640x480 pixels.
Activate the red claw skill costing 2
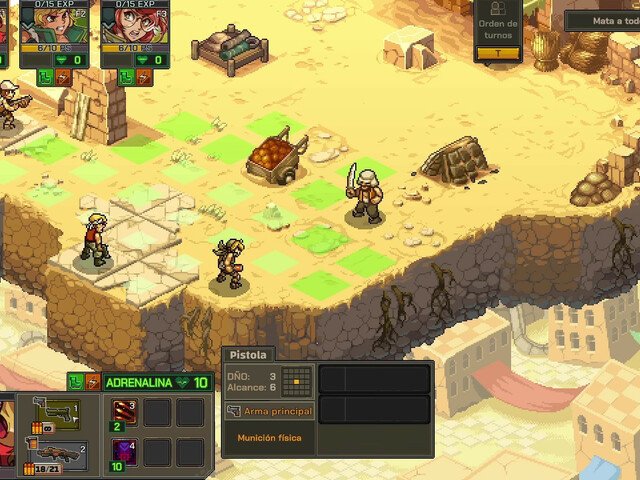coord(124,413)
